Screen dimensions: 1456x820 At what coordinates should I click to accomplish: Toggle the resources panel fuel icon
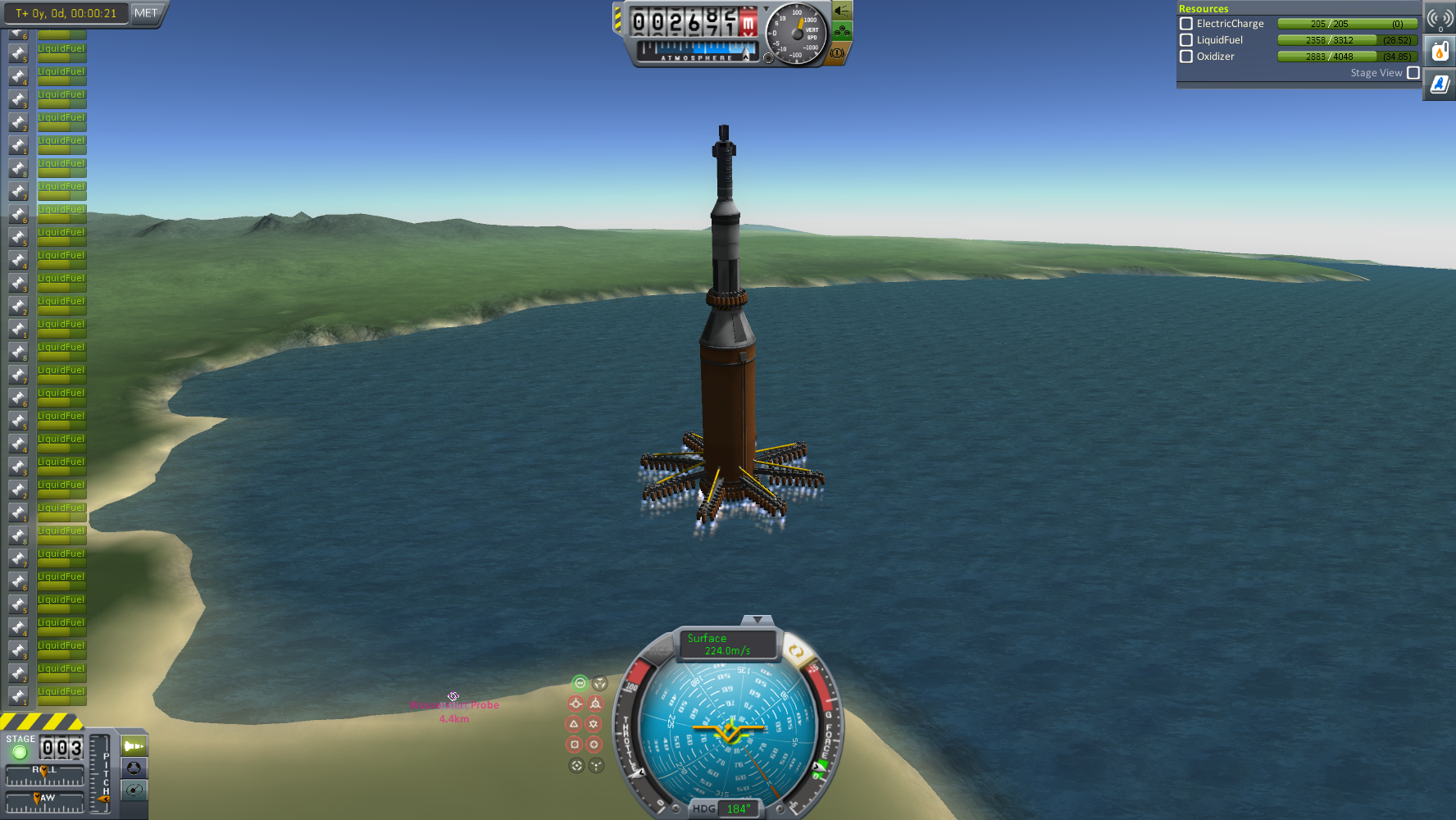(x=1440, y=52)
